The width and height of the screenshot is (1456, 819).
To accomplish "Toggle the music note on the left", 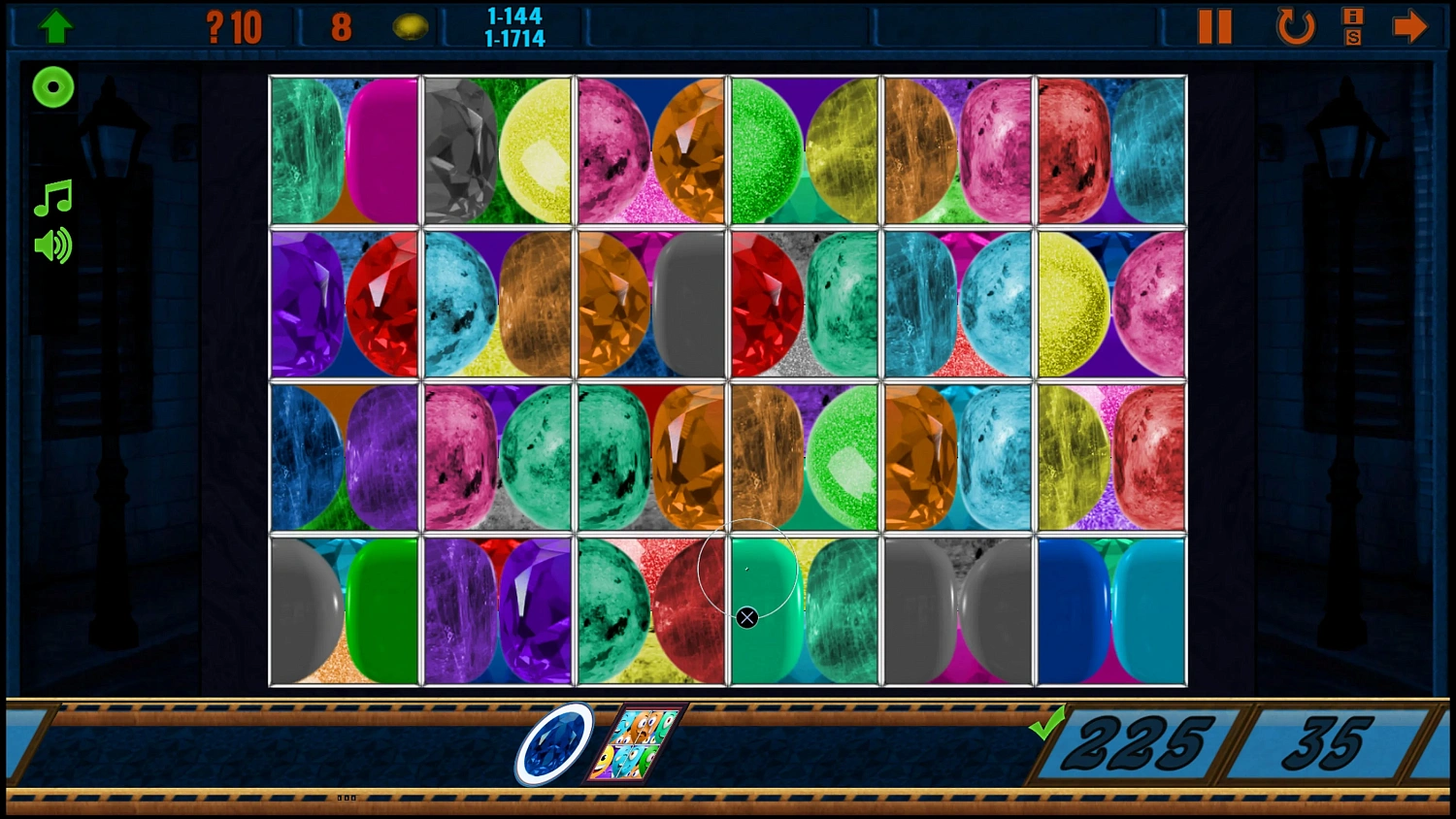I will (x=52, y=198).
